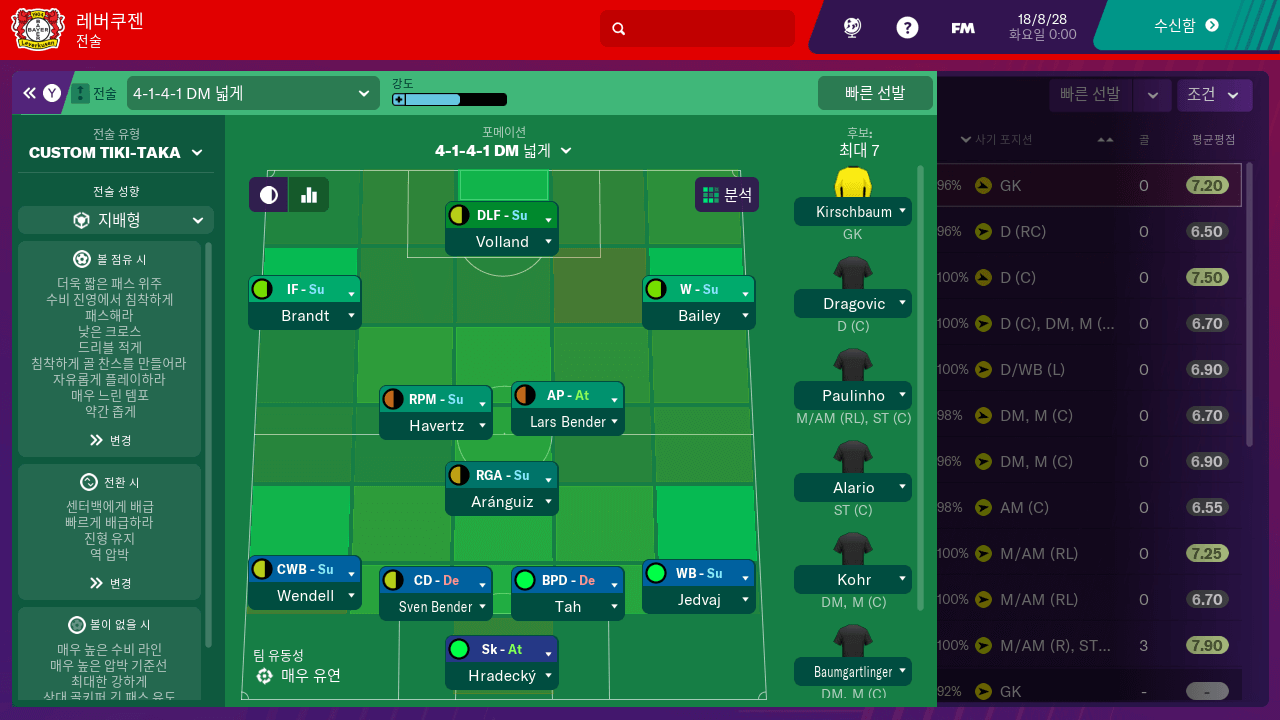The image size is (1280, 720).
Task: Click the 빠른 선발 quick pick button
Action: coord(875,93)
